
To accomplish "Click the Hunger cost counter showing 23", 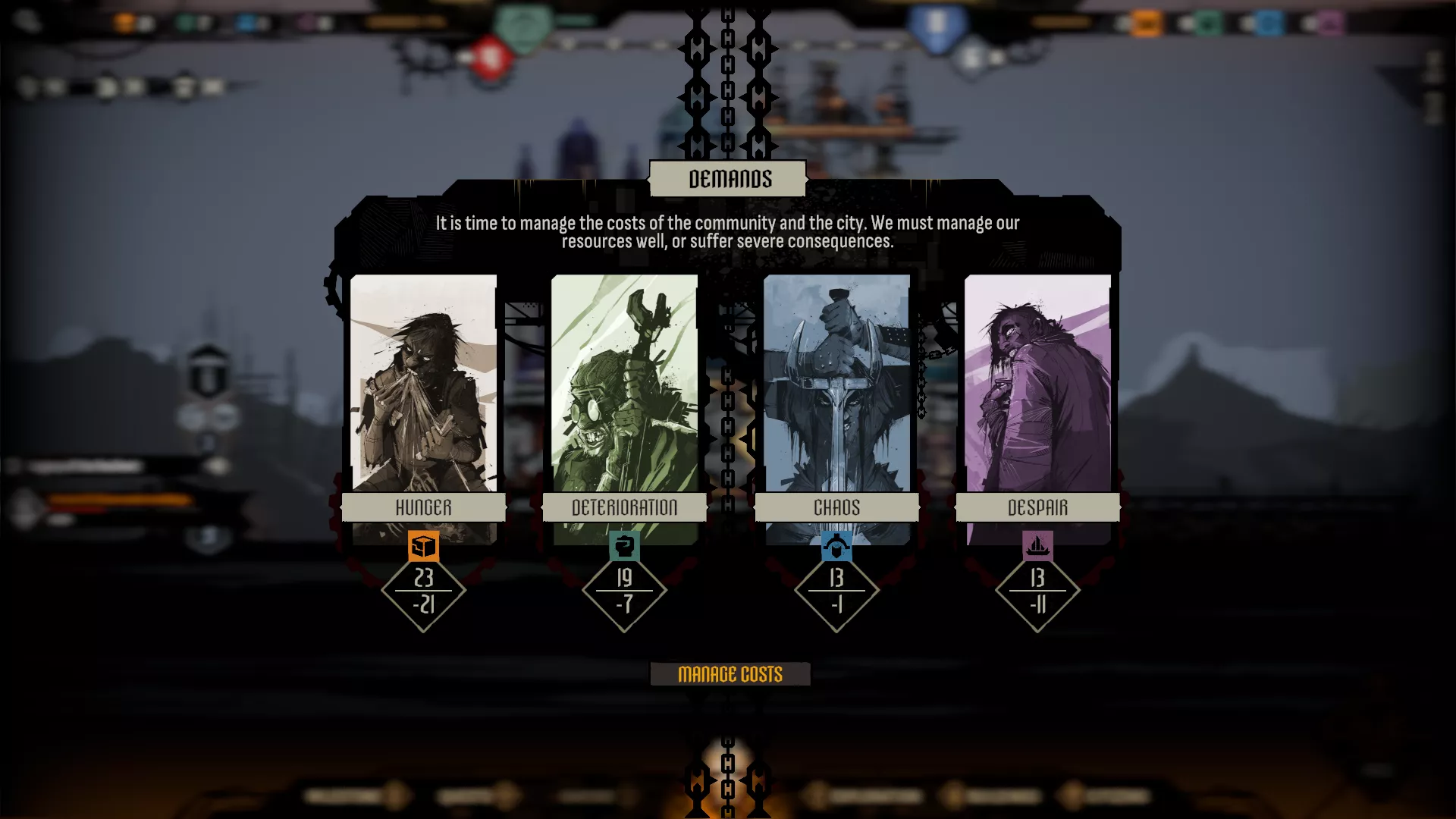I will pyautogui.click(x=424, y=593).
